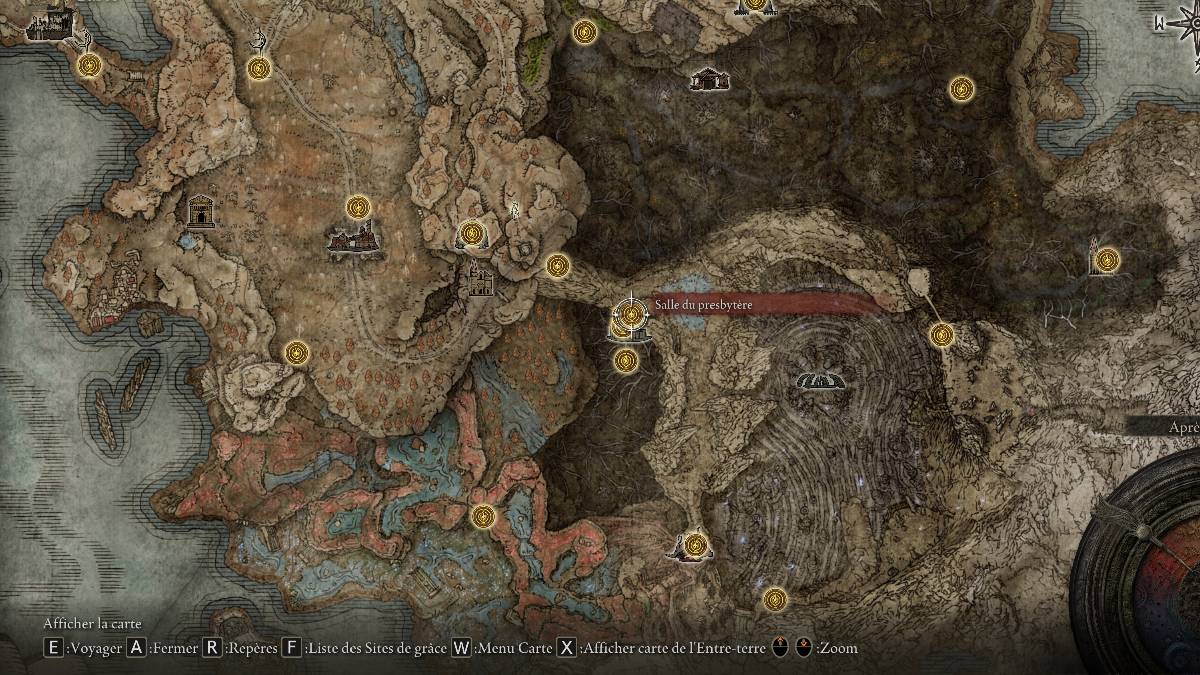Select the Salle du presbytère grace marker

pyautogui.click(x=631, y=314)
